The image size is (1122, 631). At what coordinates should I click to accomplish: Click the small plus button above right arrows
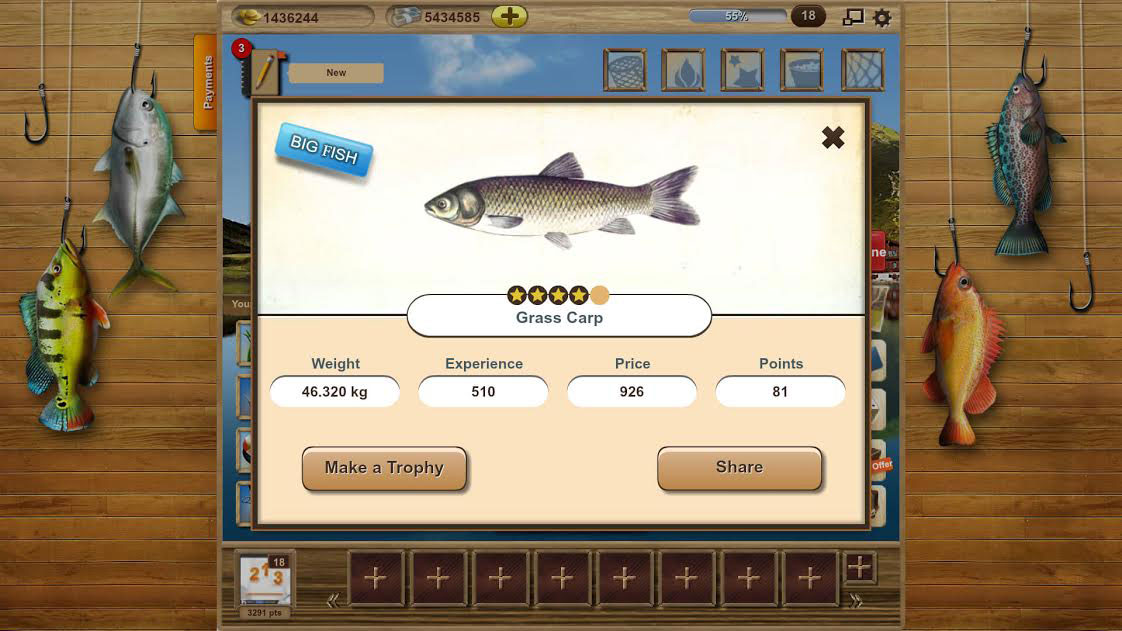click(x=859, y=568)
